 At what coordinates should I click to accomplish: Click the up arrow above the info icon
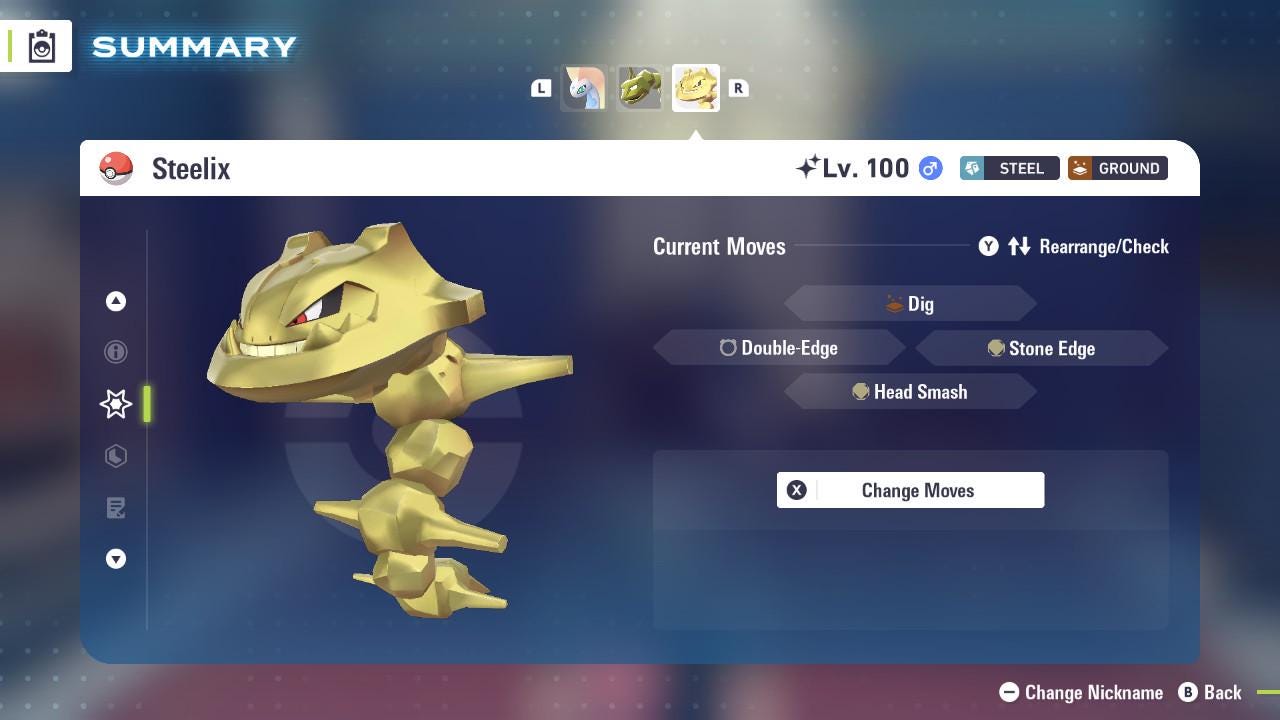116,301
